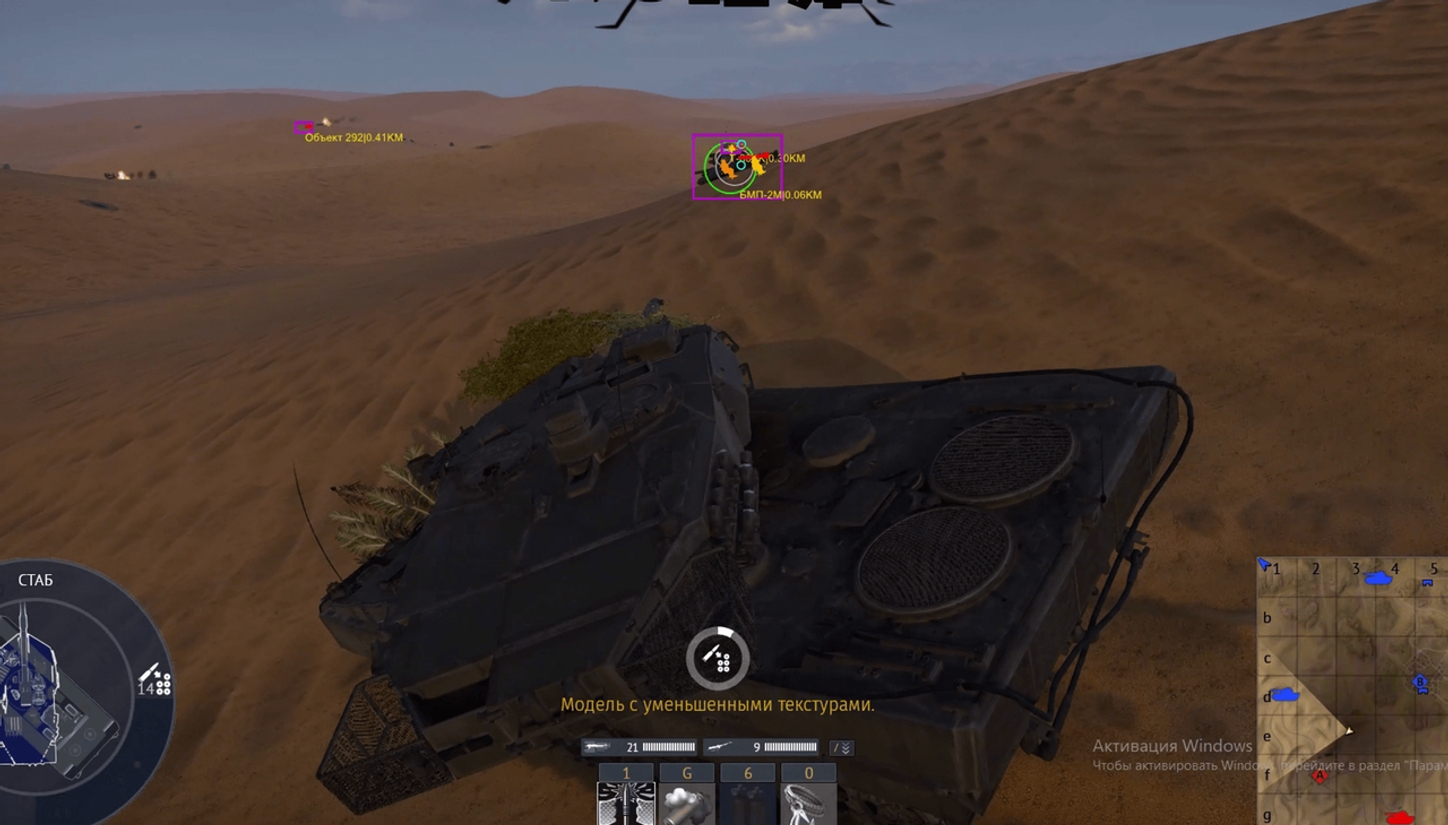Click the БМП-2М enemy distance label
This screenshot has height=825, width=1448.
pos(779,194)
